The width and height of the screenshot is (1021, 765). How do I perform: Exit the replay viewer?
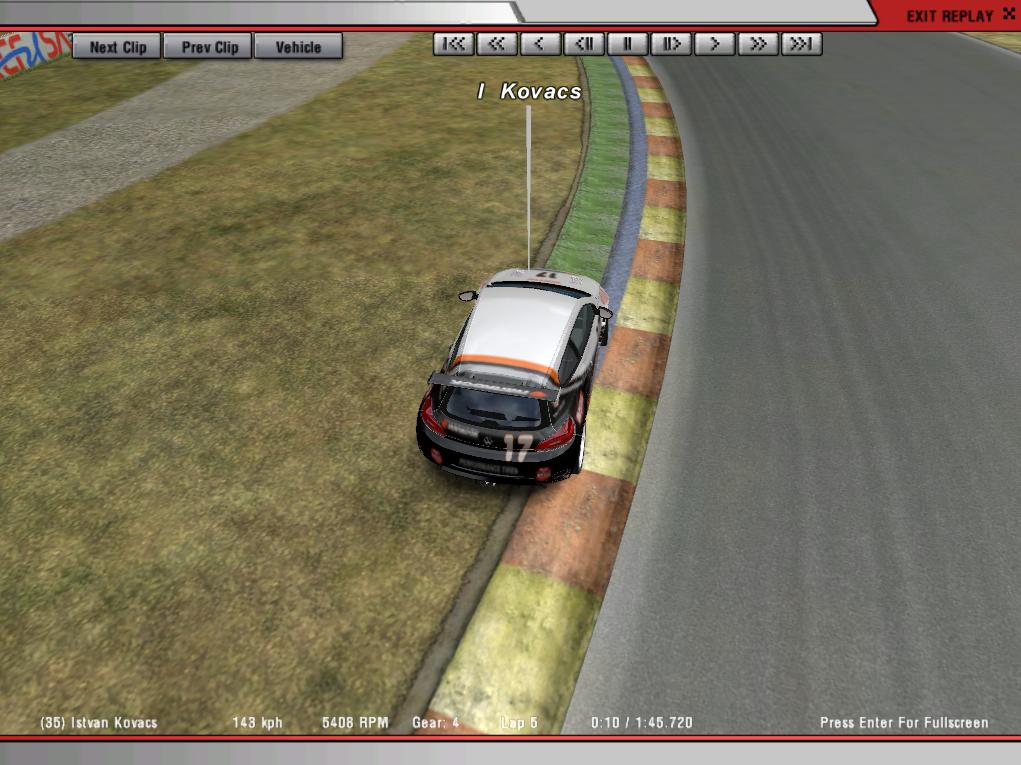point(950,16)
